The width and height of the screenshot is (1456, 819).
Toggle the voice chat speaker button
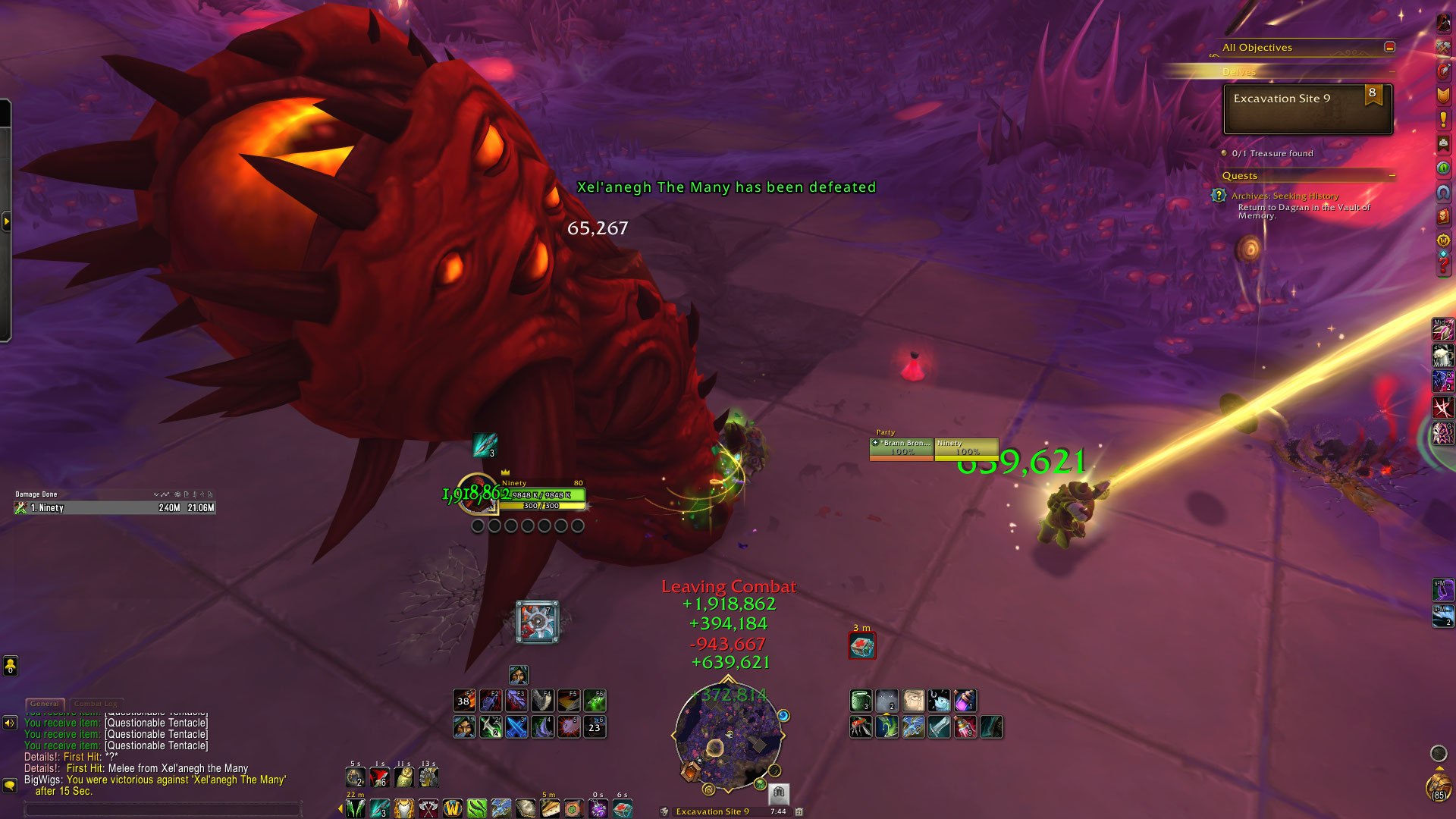[10, 723]
